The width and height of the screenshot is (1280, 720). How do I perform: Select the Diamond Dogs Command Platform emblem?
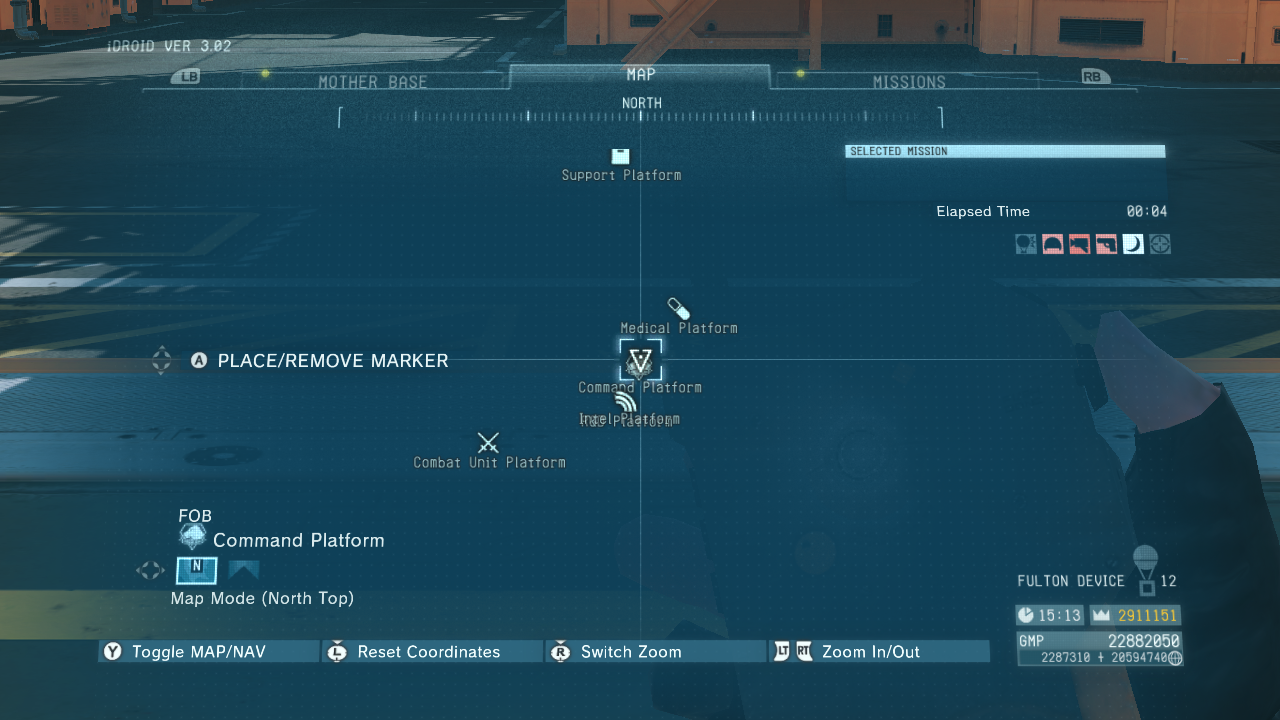click(639, 360)
